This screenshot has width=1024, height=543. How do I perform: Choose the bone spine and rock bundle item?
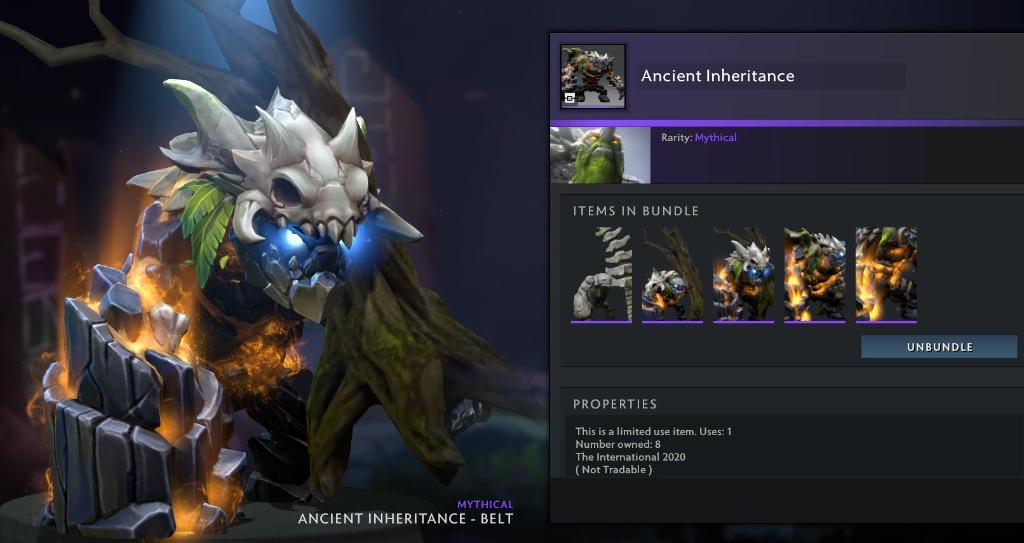(x=601, y=274)
